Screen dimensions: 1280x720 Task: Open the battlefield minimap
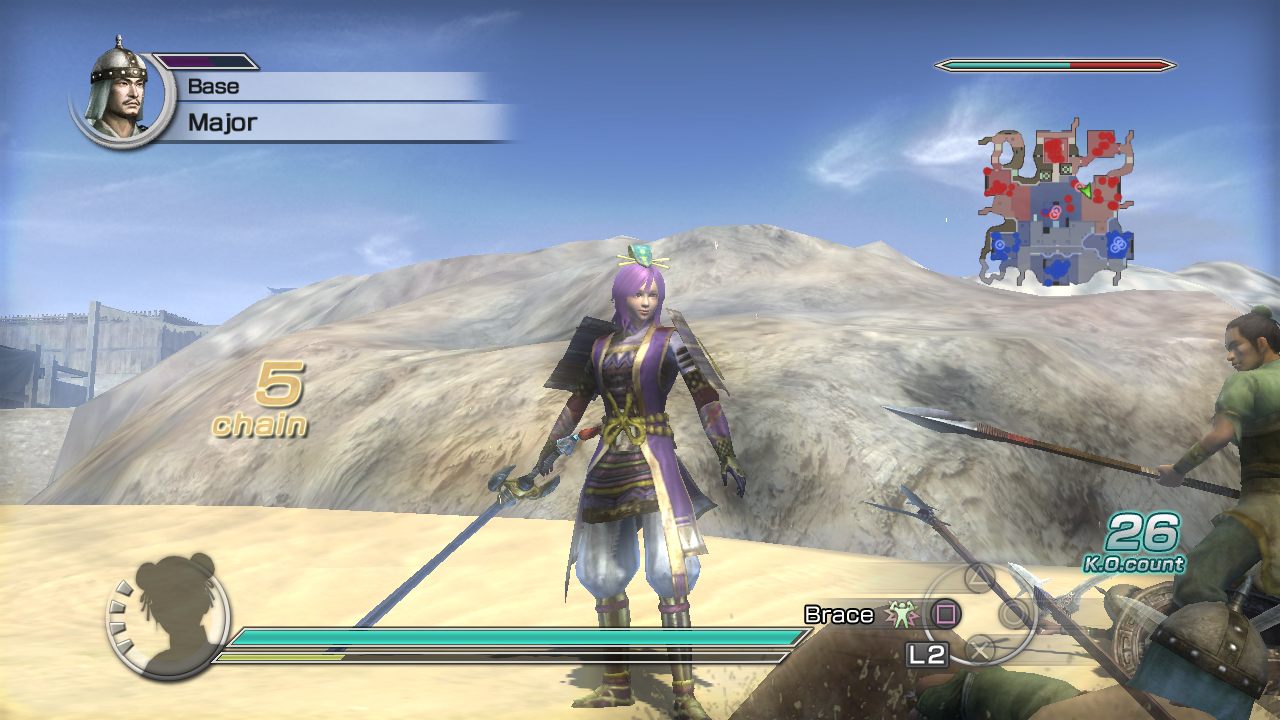click(x=1056, y=207)
